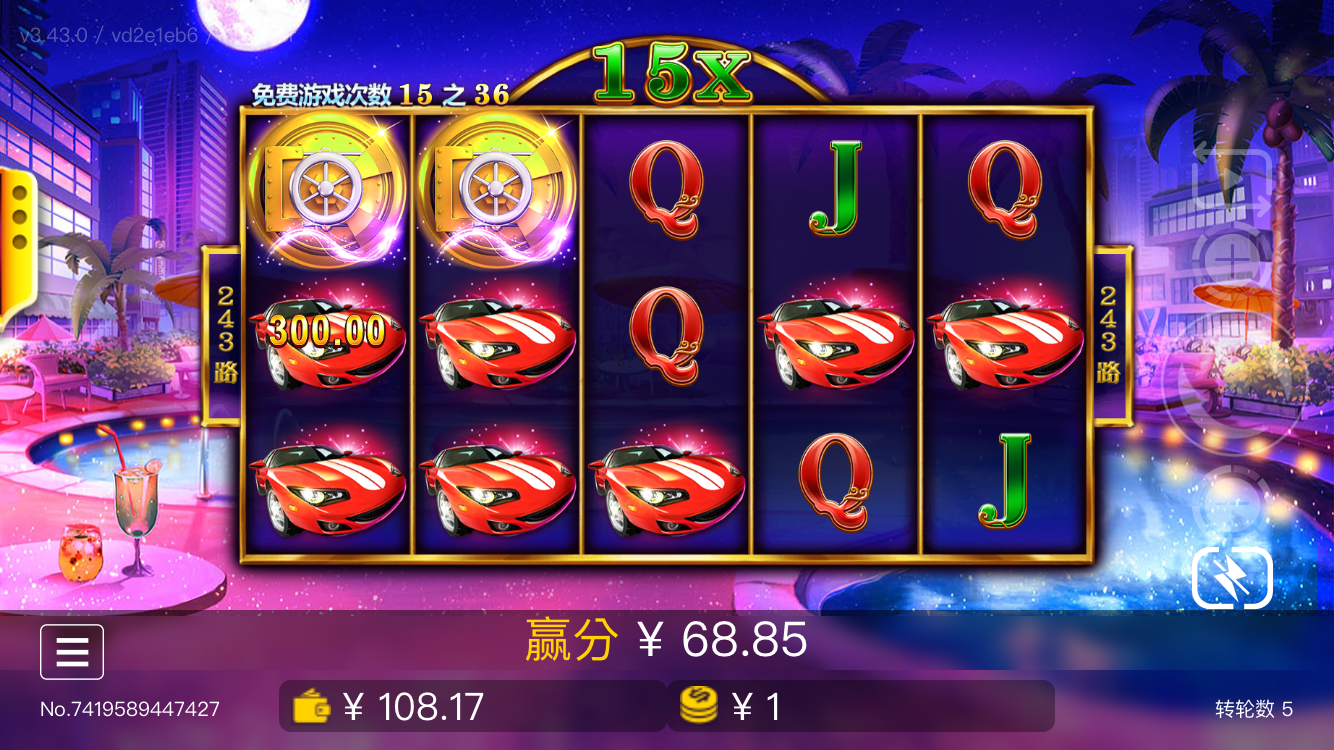
Task: Open the wallet balance panel
Action: coord(472,707)
